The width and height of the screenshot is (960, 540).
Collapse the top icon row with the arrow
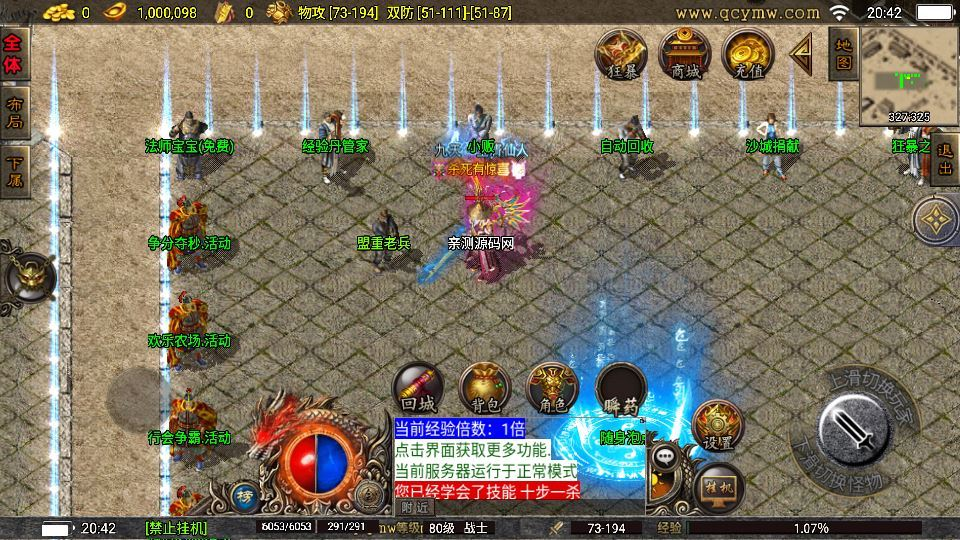point(801,52)
